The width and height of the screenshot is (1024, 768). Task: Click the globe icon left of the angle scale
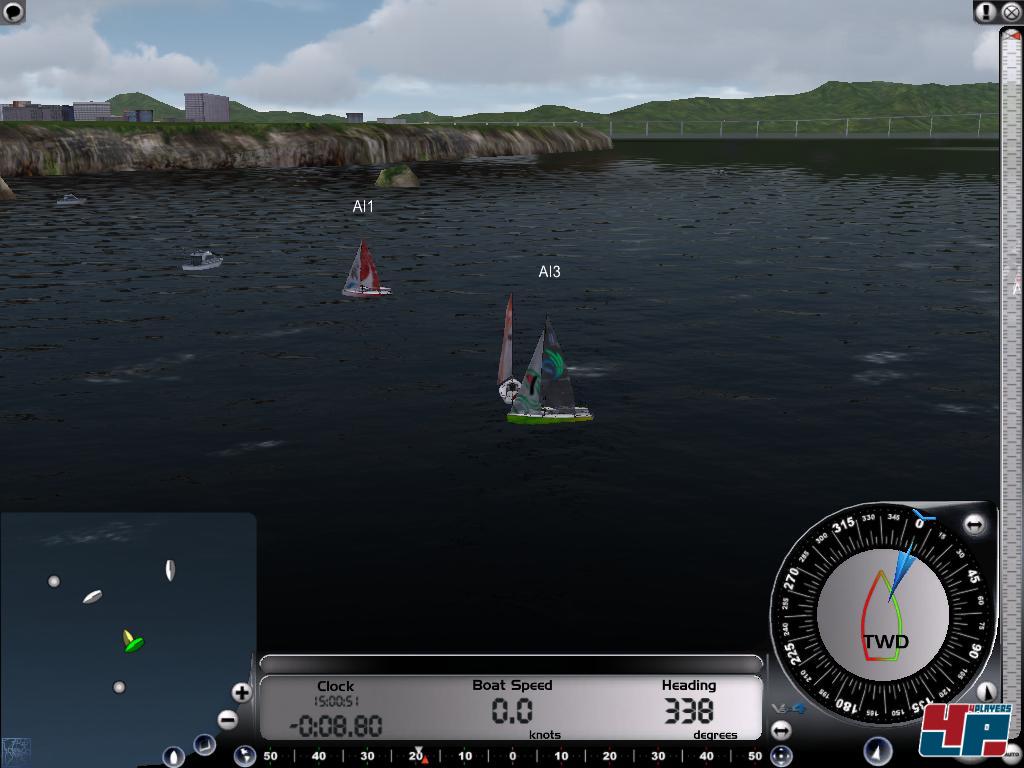pyautogui.click(x=244, y=756)
